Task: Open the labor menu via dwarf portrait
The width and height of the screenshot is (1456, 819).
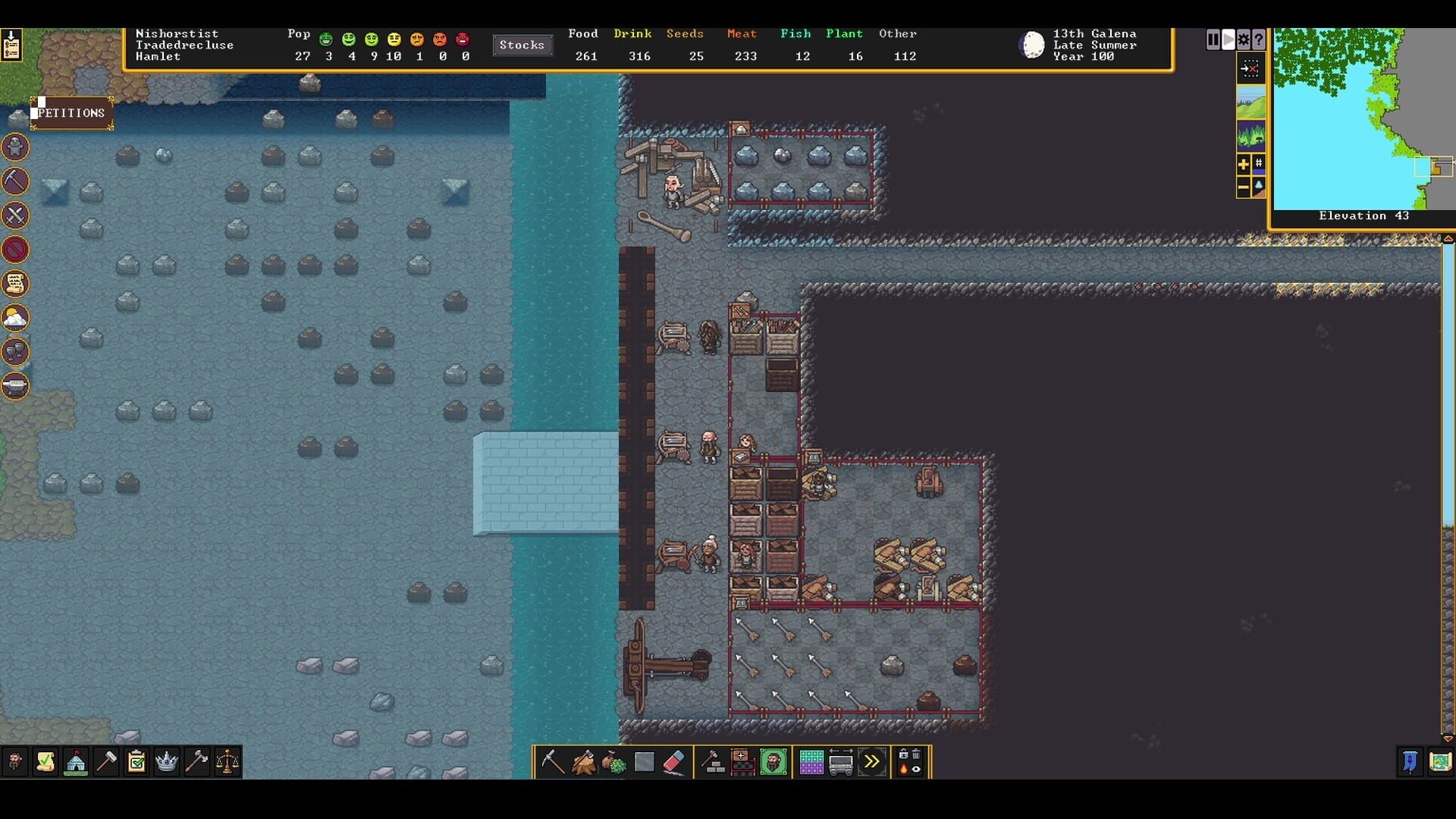Action: 773,761
